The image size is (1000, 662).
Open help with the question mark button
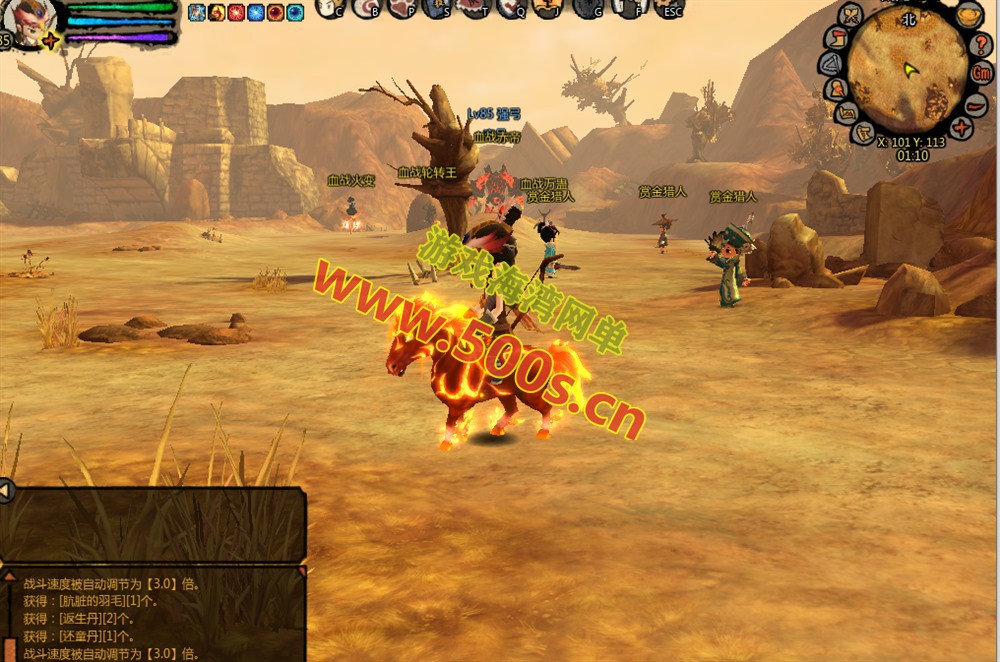pos(982,43)
